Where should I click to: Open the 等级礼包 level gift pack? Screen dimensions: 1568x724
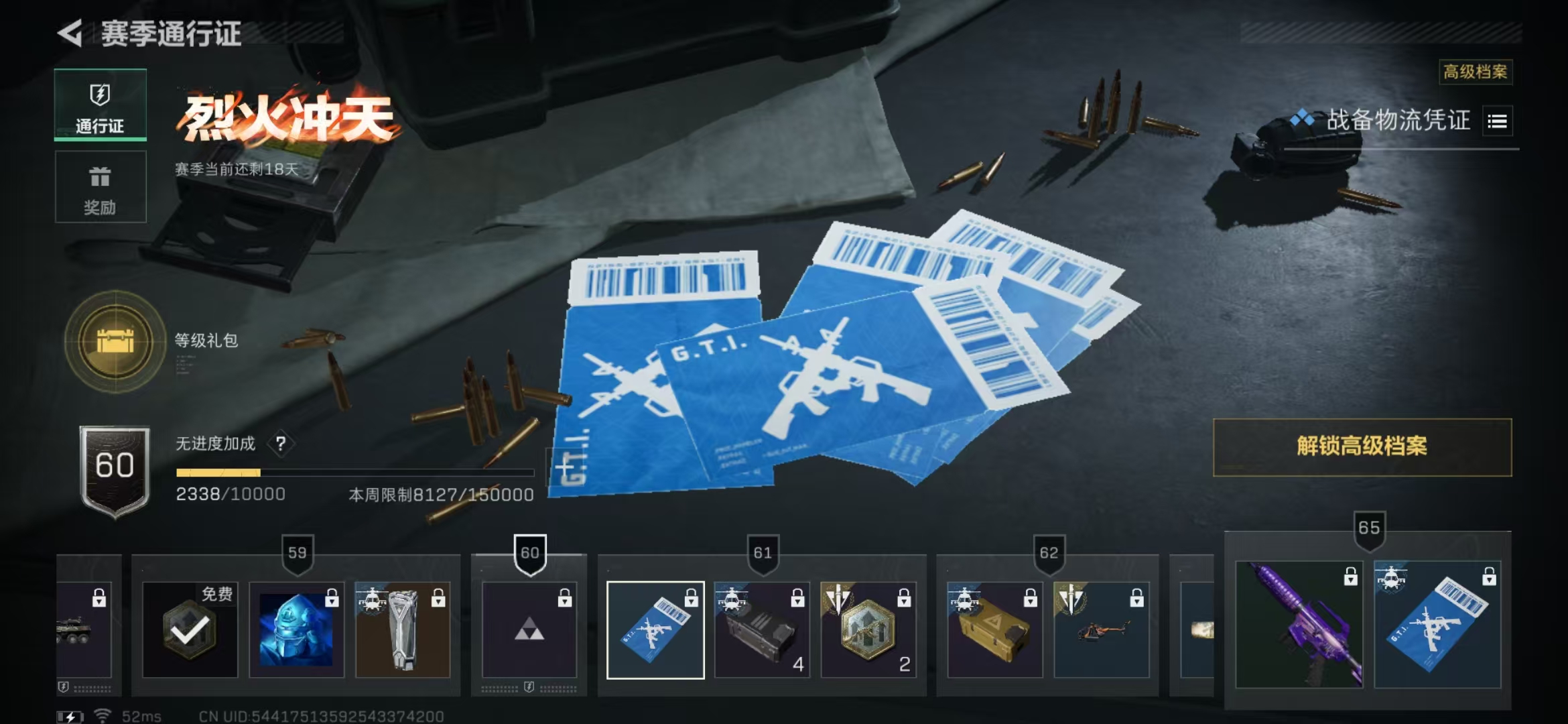click(115, 341)
